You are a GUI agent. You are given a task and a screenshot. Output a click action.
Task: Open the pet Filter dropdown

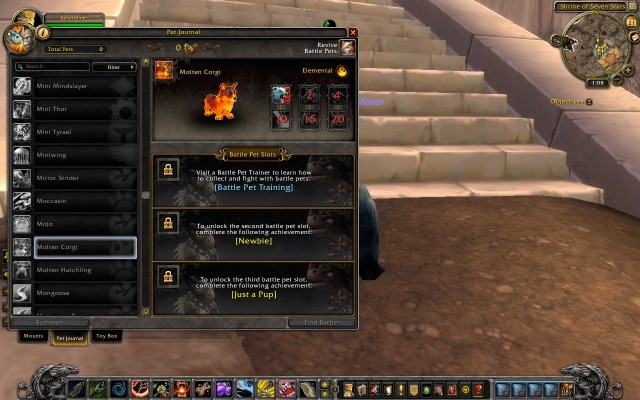[x=114, y=67]
